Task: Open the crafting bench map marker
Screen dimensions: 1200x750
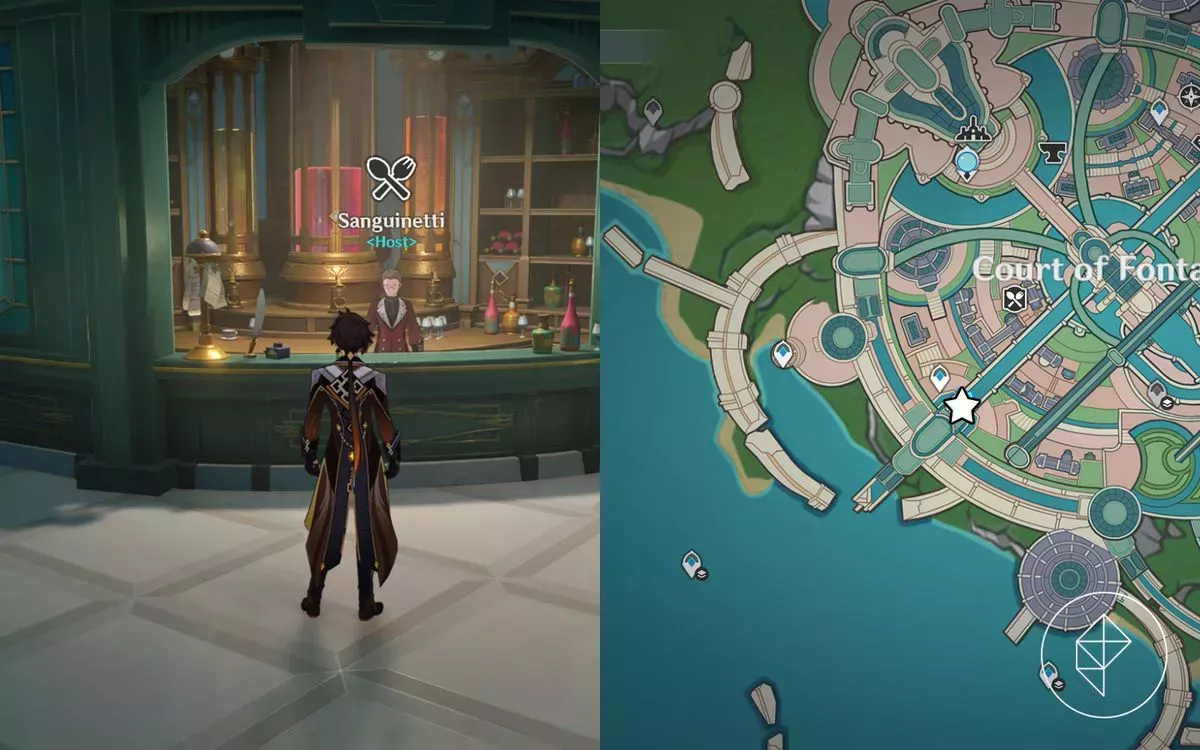Action: (970, 130)
